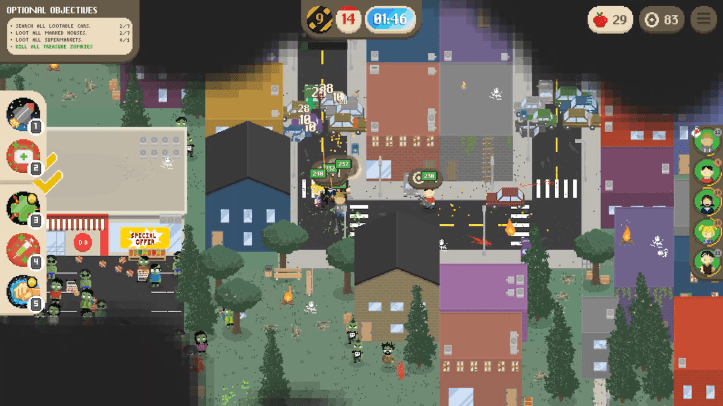This screenshot has width=723, height=406.
Task: Activate the rocket strike ability
Action: [22, 113]
